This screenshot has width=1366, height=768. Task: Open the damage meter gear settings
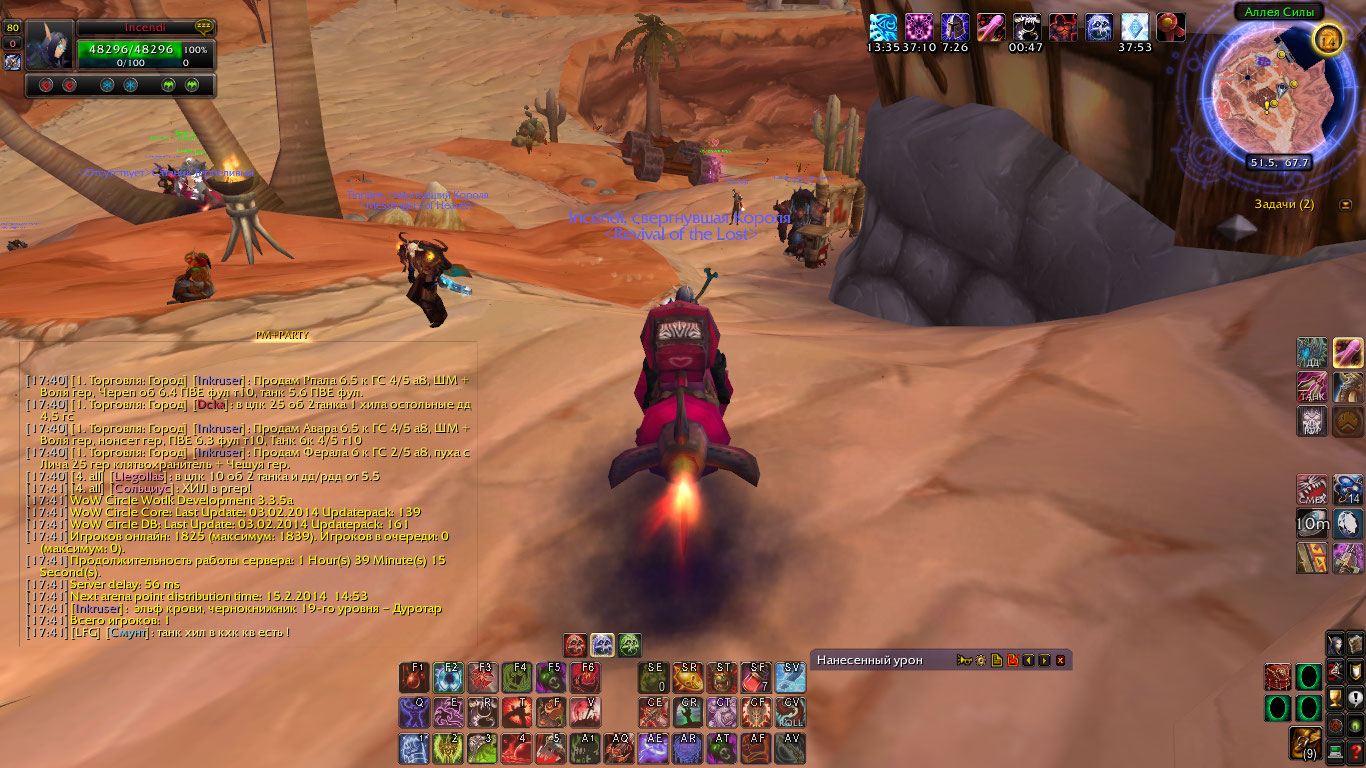[980, 660]
